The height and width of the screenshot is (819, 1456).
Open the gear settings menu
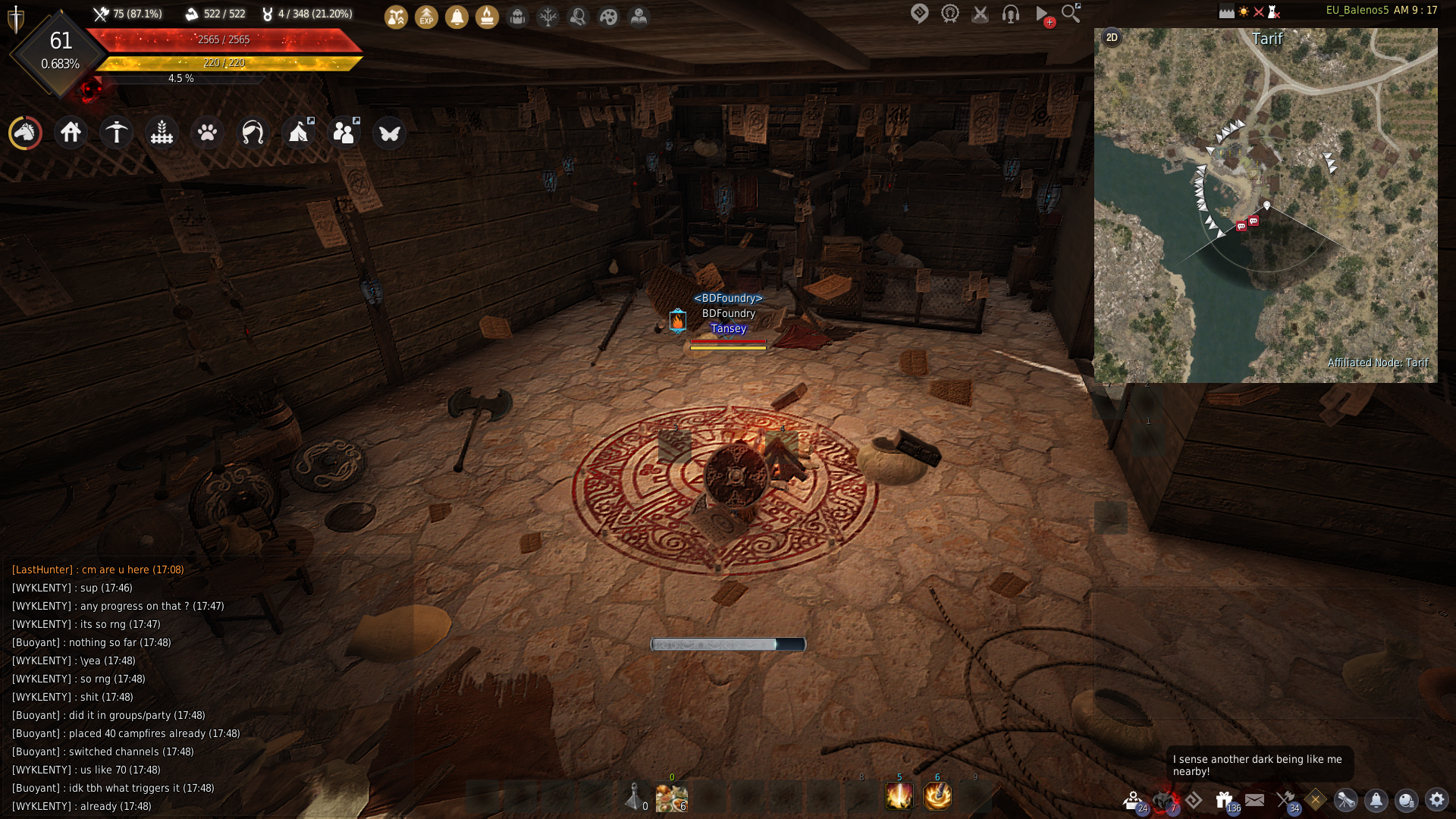[1437, 800]
